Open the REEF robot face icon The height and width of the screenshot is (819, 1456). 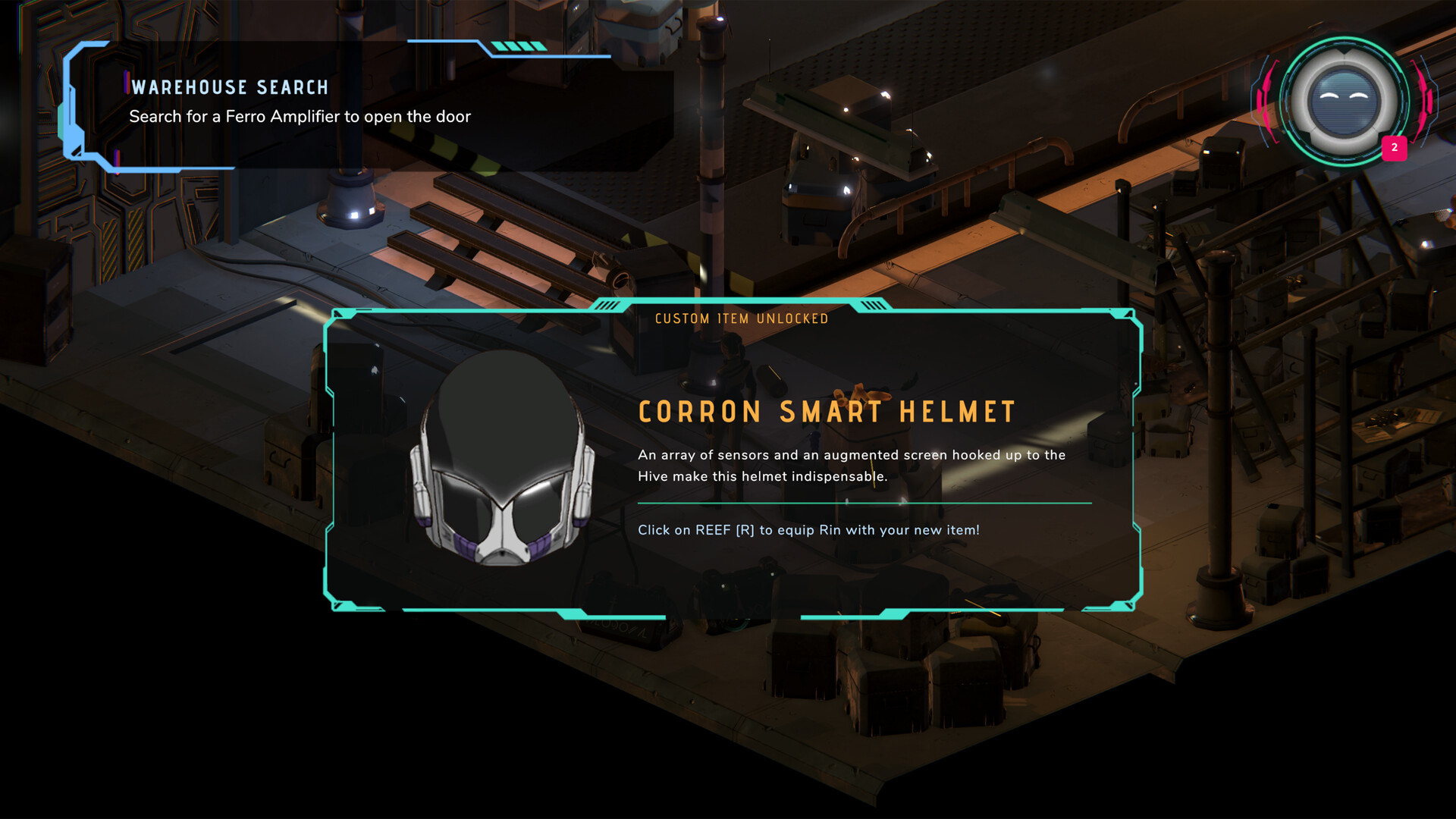[1343, 101]
